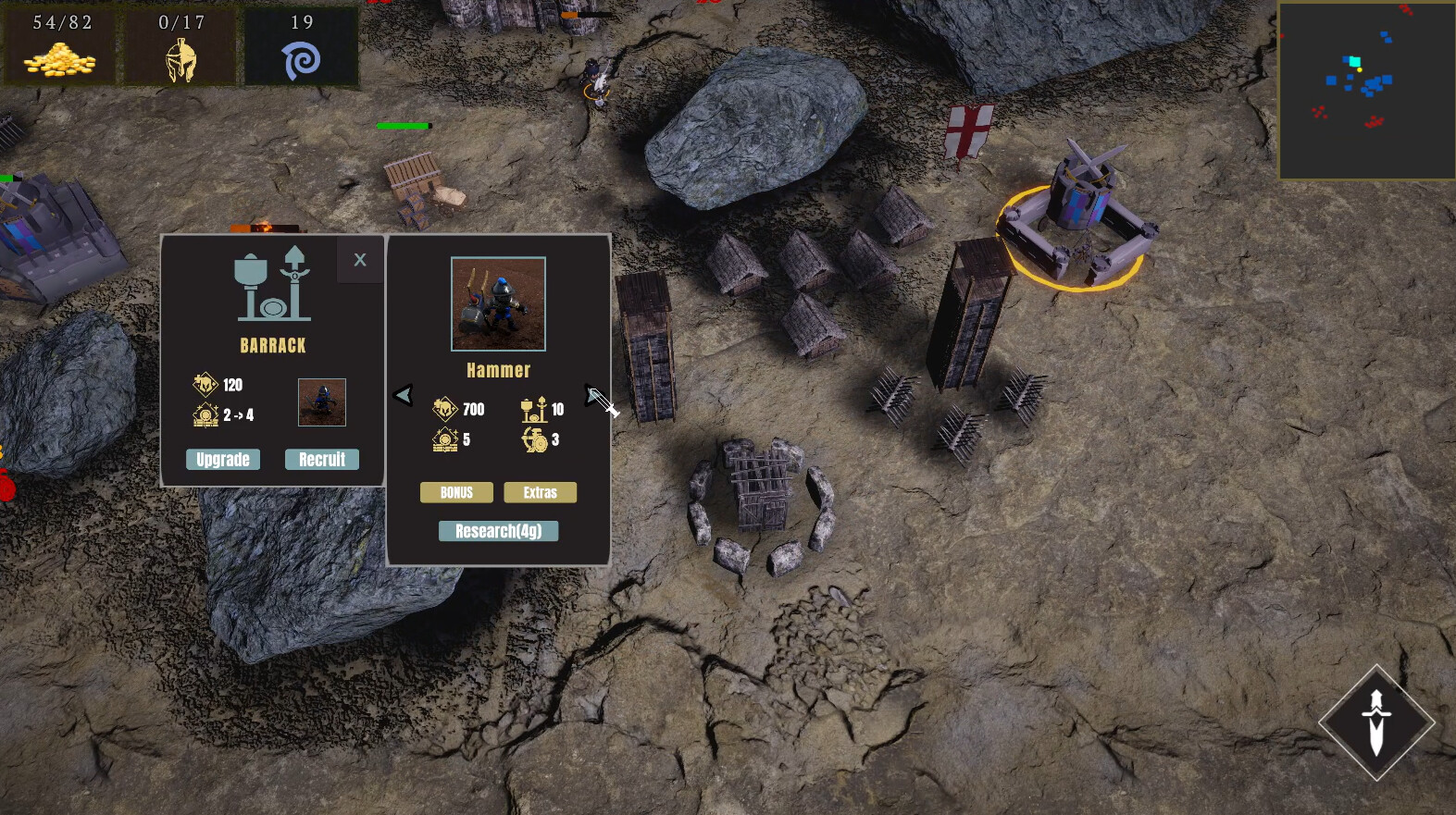Close the Barrack panel

tap(360, 260)
